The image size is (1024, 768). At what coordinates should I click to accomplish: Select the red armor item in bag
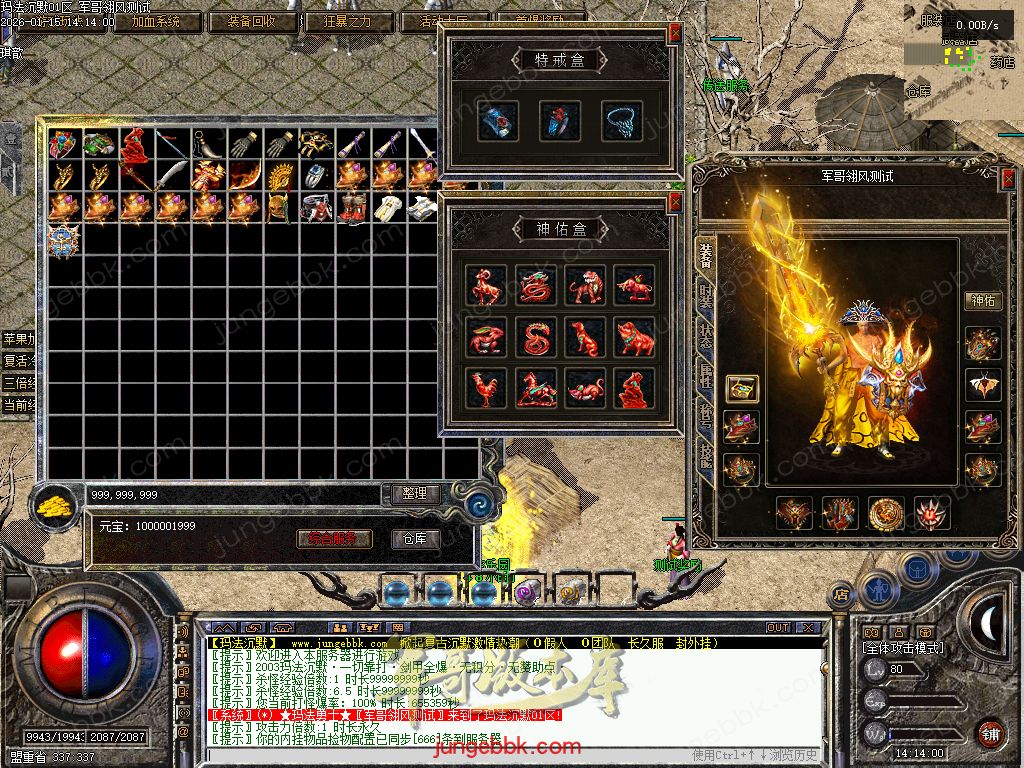(x=136, y=146)
